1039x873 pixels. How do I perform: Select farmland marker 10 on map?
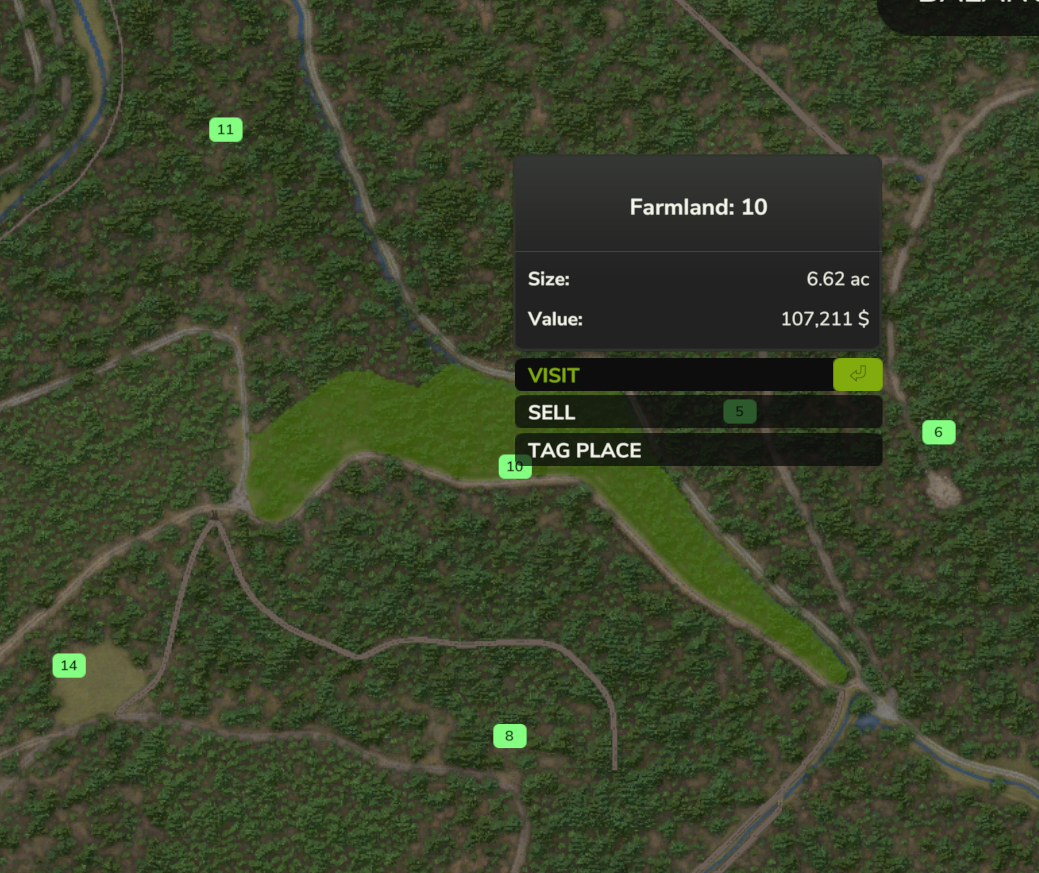pyautogui.click(x=514, y=466)
